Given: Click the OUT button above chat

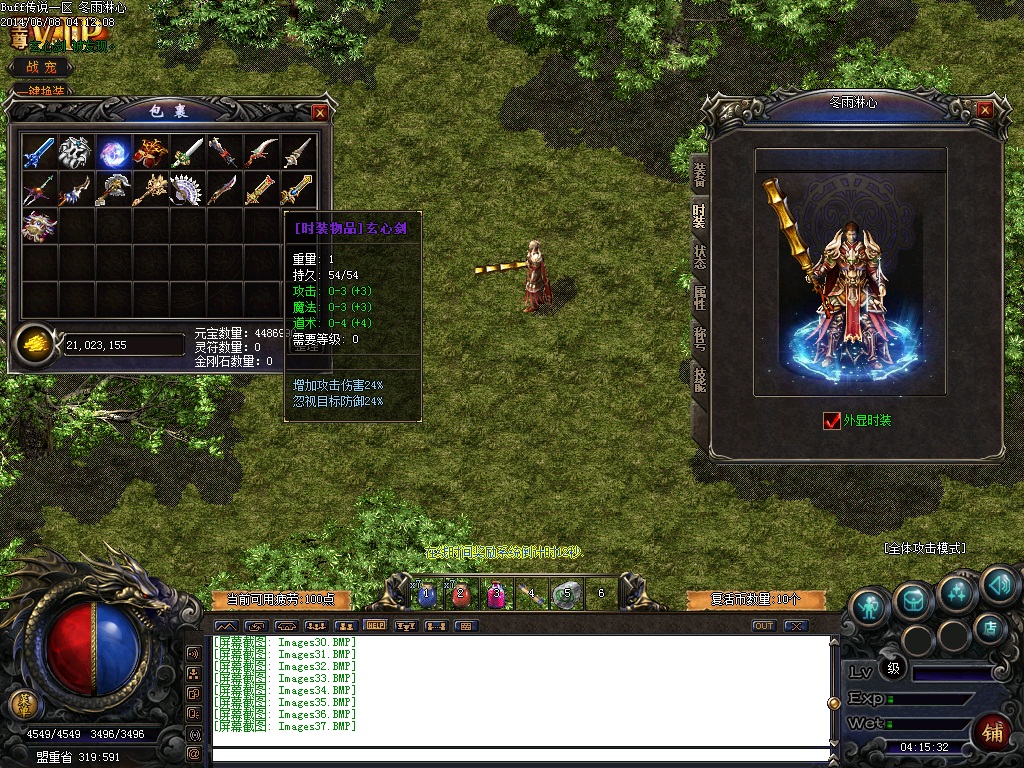Looking at the screenshot, I should [x=764, y=626].
